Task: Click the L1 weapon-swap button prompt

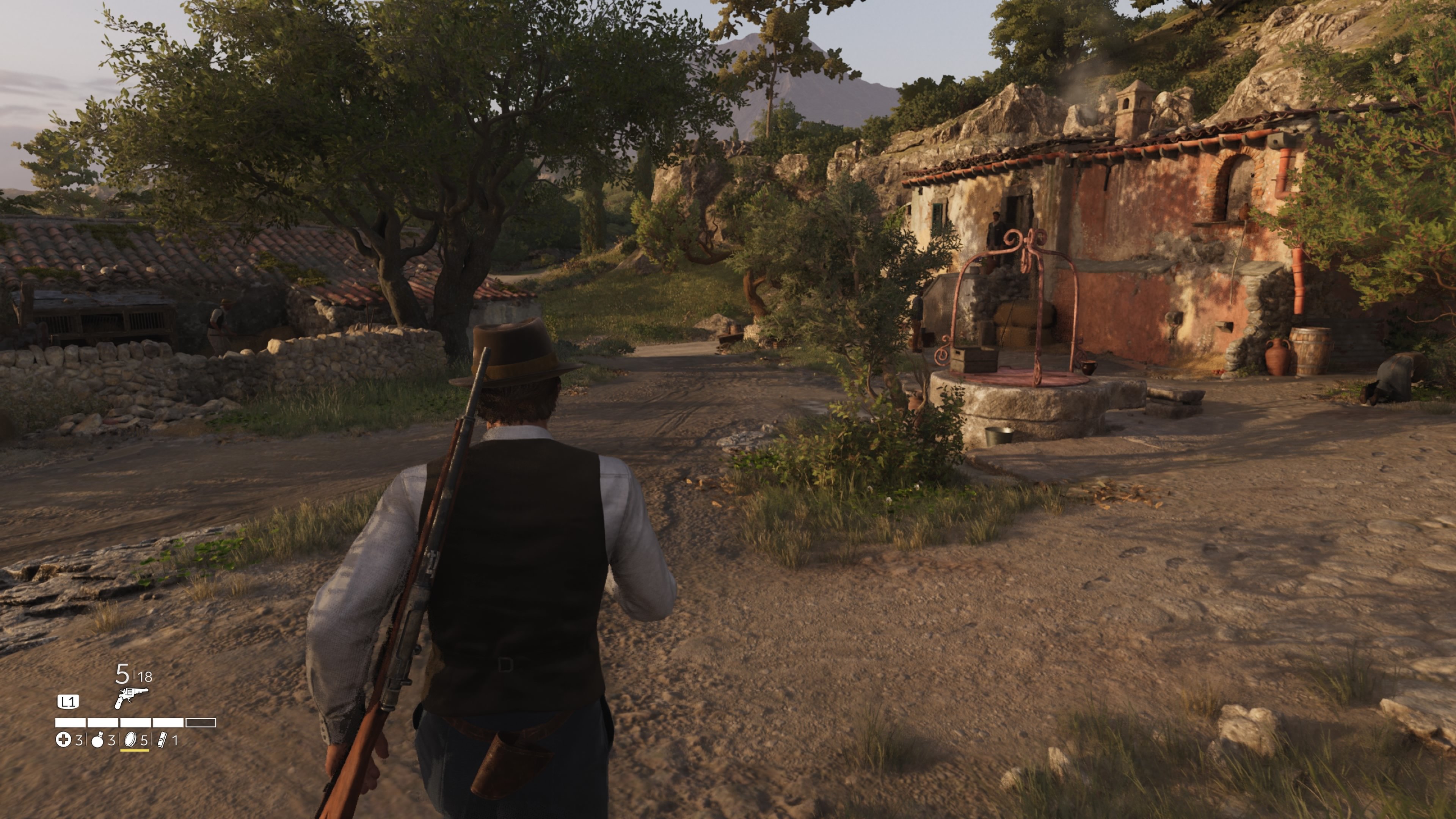Action: (x=68, y=701)
